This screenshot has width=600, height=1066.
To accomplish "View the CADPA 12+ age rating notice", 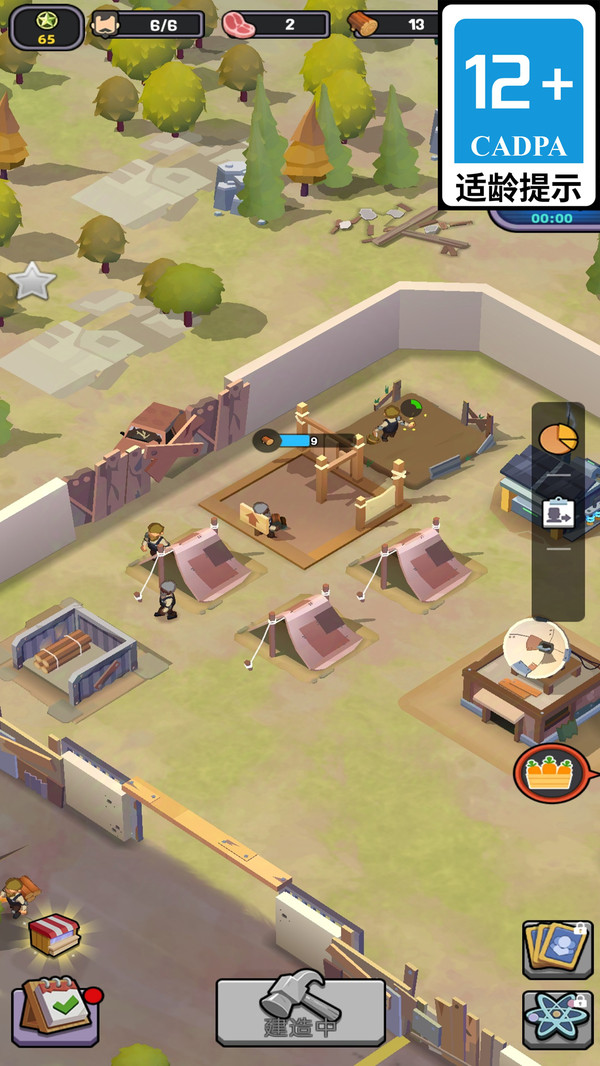I will pos(518,105).
